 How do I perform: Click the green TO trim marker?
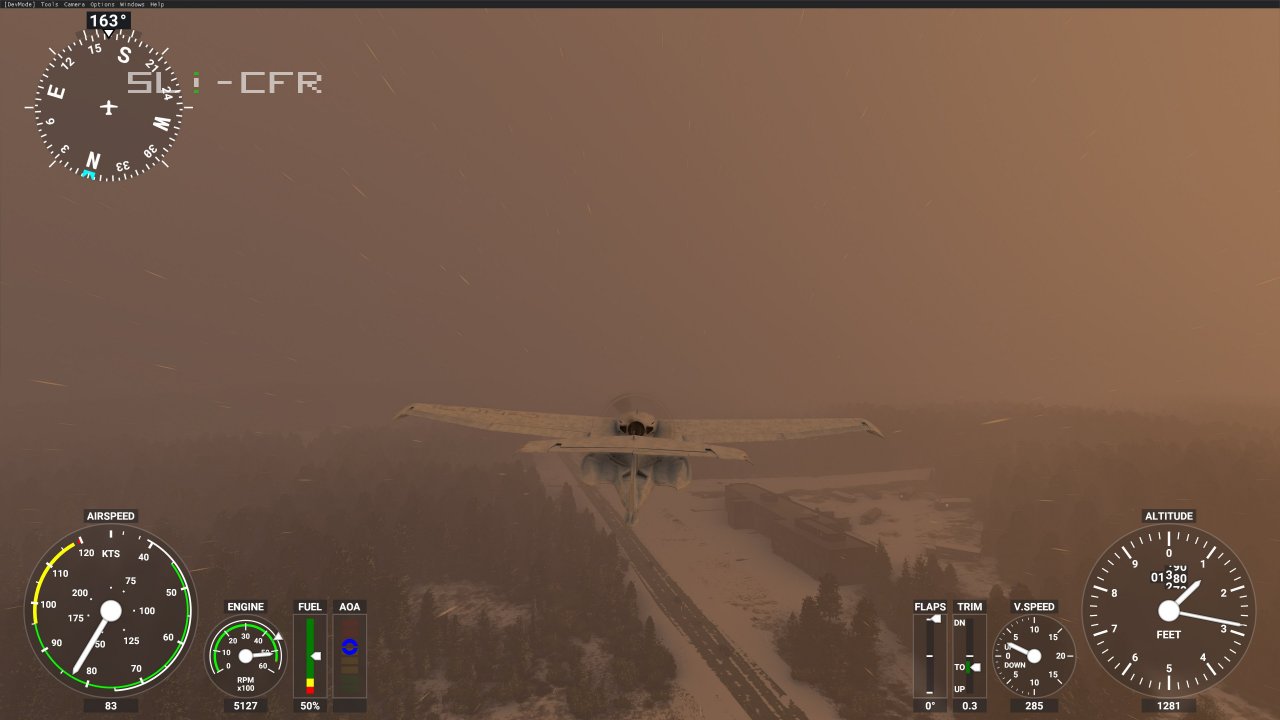click(968, 667)
